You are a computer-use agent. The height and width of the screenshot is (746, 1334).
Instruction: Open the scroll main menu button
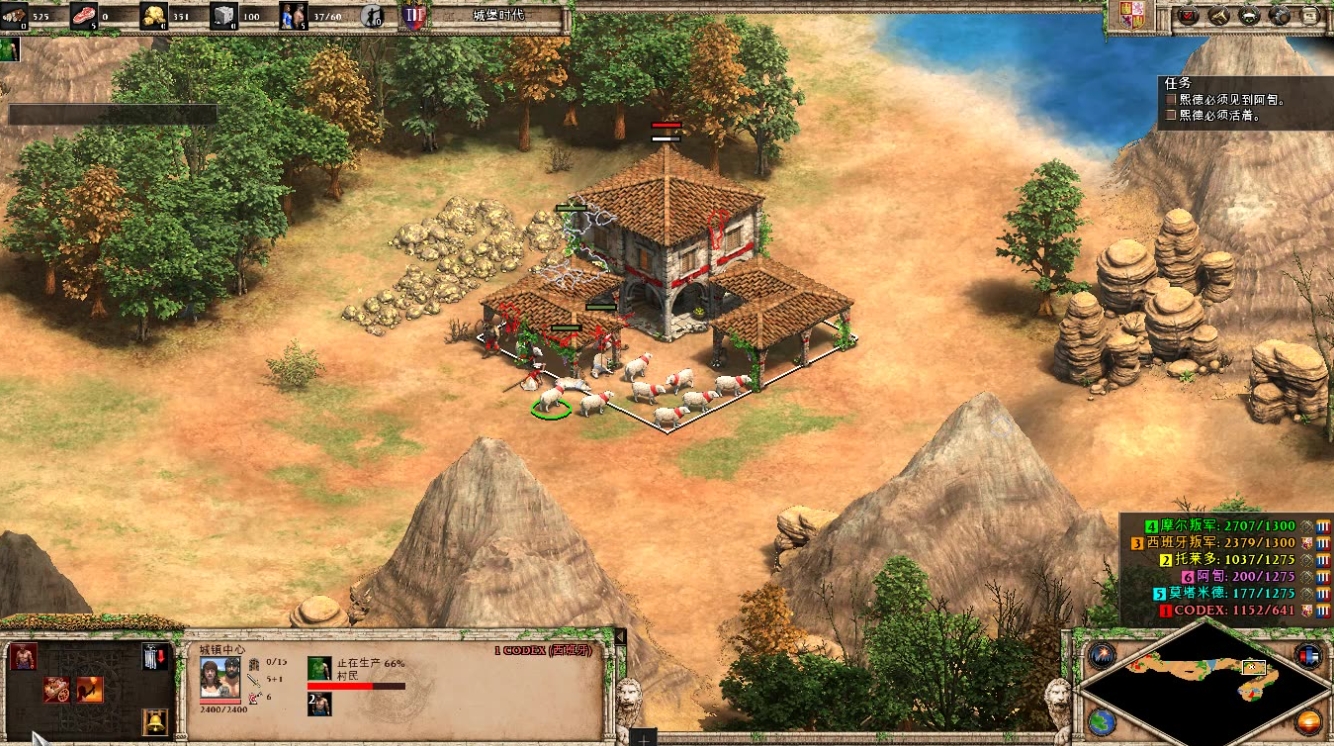pyautogui.click(x=1309, y=15)
